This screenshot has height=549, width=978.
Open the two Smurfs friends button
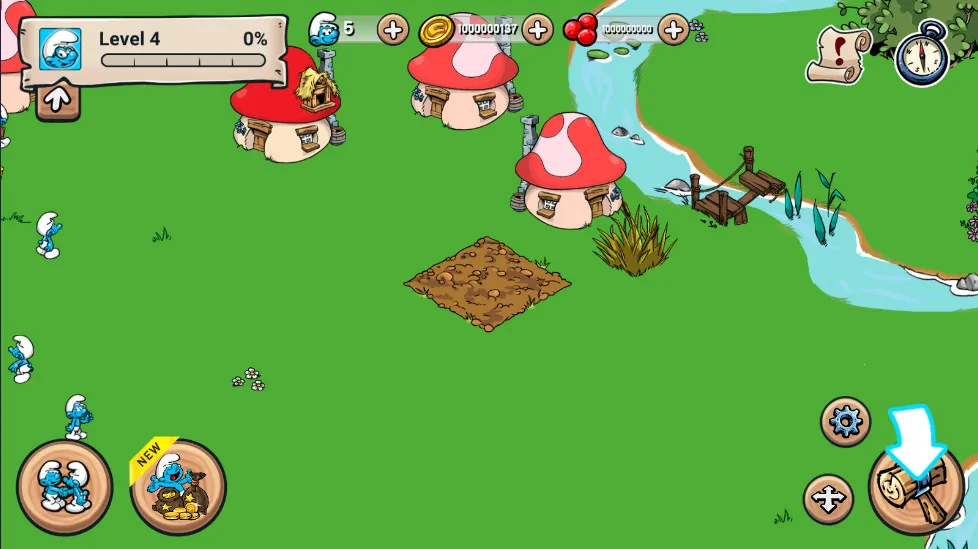click(x=64, y=487)
